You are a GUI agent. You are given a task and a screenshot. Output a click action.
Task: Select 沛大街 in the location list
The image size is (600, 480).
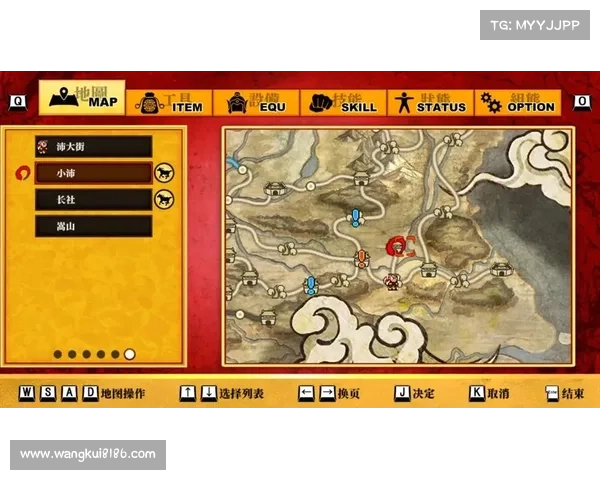93,147
